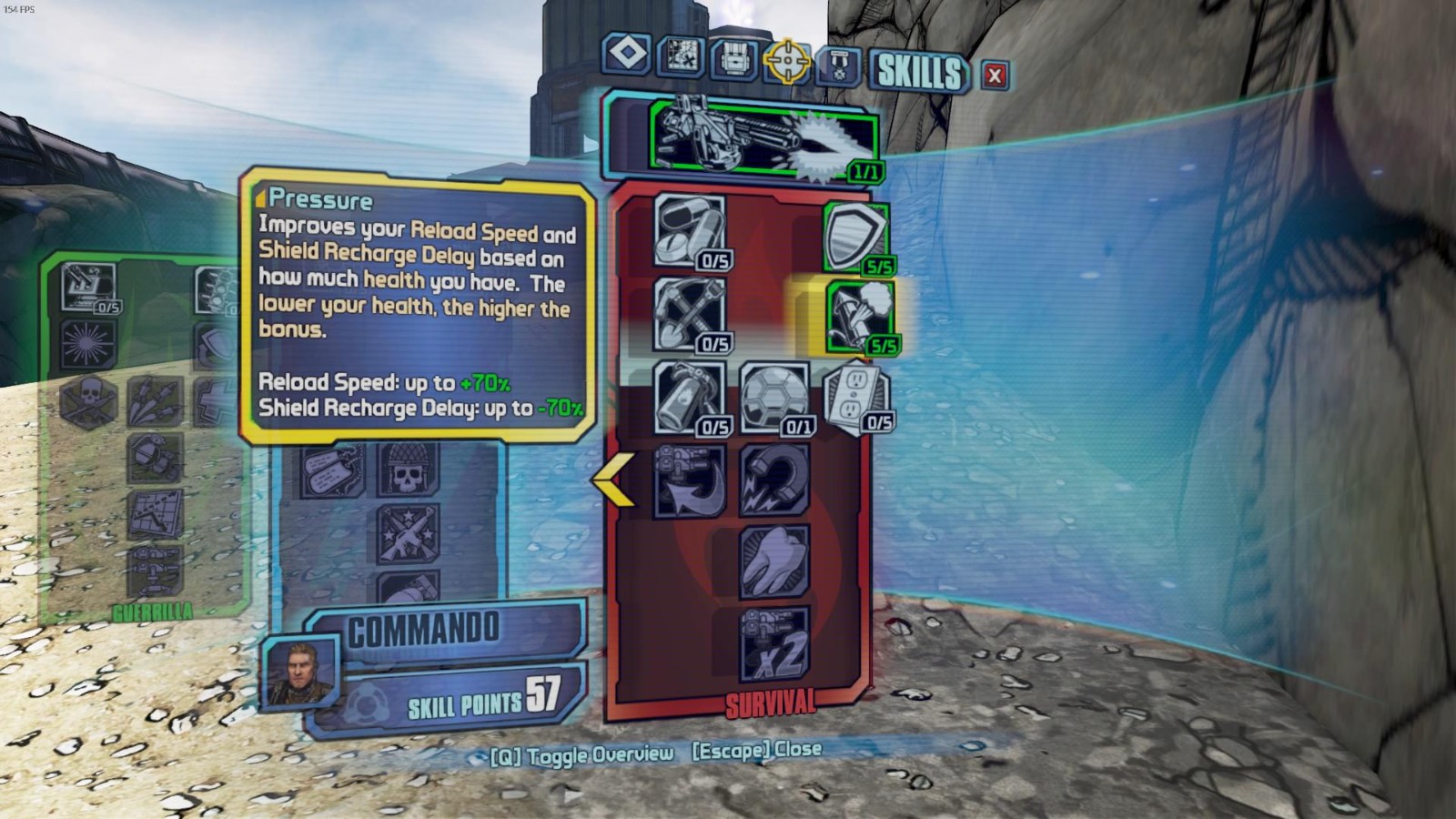Viewport: 1456px width, 819px height.
Task: Open the Badass Rank medal tab
Action: click(x=838, y=66)
